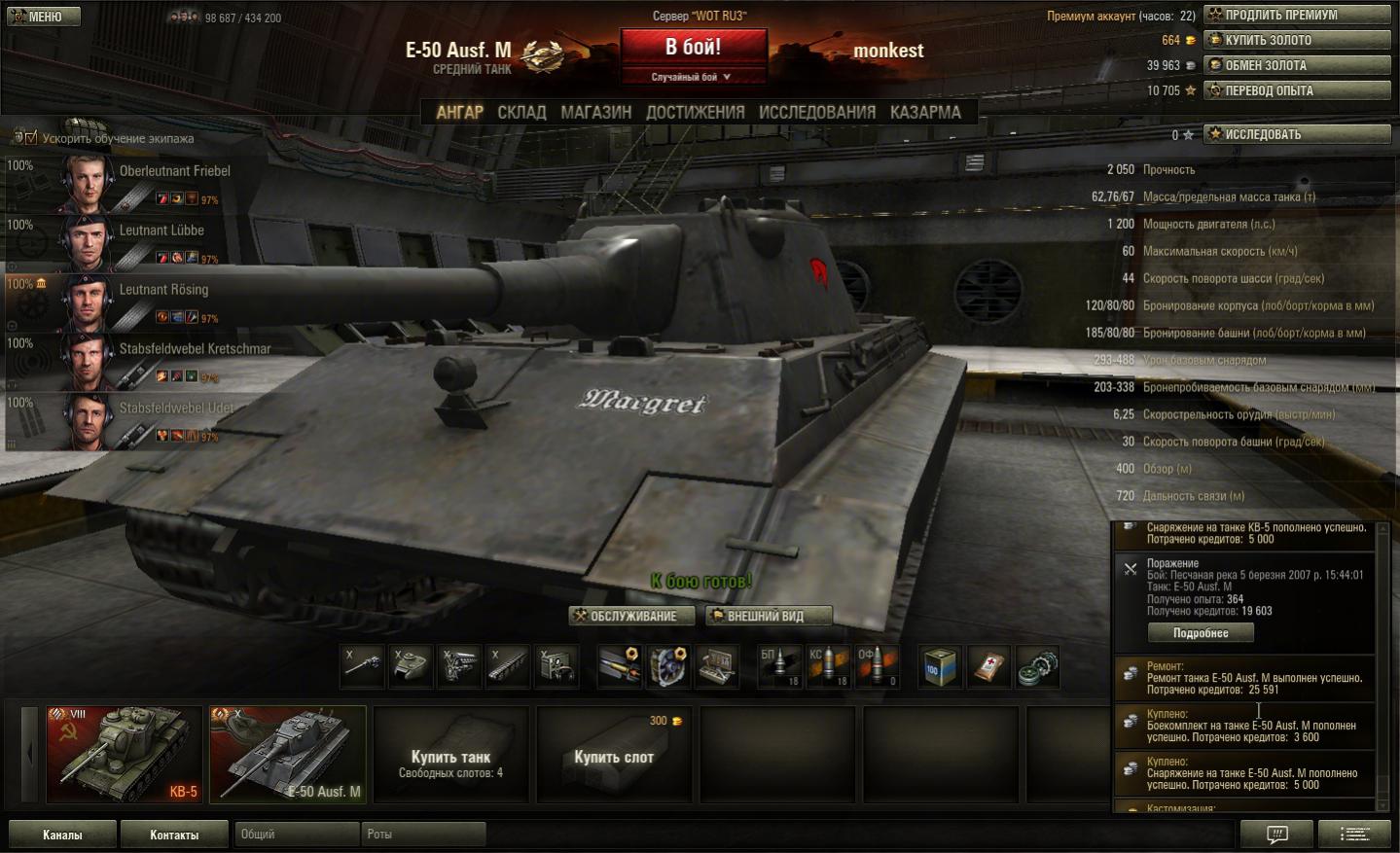
Task: Open the ОБСЛУЖИВАНИЕ service button
Action: point(631,616)
